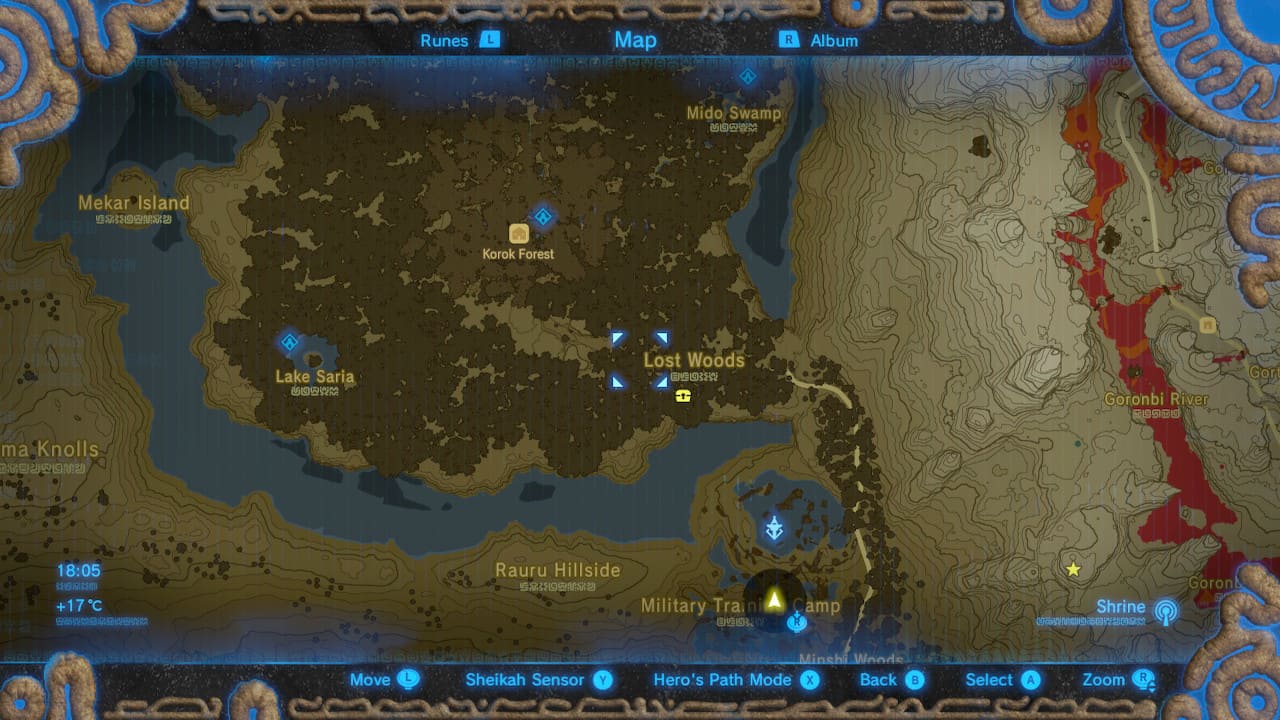1280x720 pixels.
Task: Open the treasure chest marker below Lost Woods
Action: point(682,397)
